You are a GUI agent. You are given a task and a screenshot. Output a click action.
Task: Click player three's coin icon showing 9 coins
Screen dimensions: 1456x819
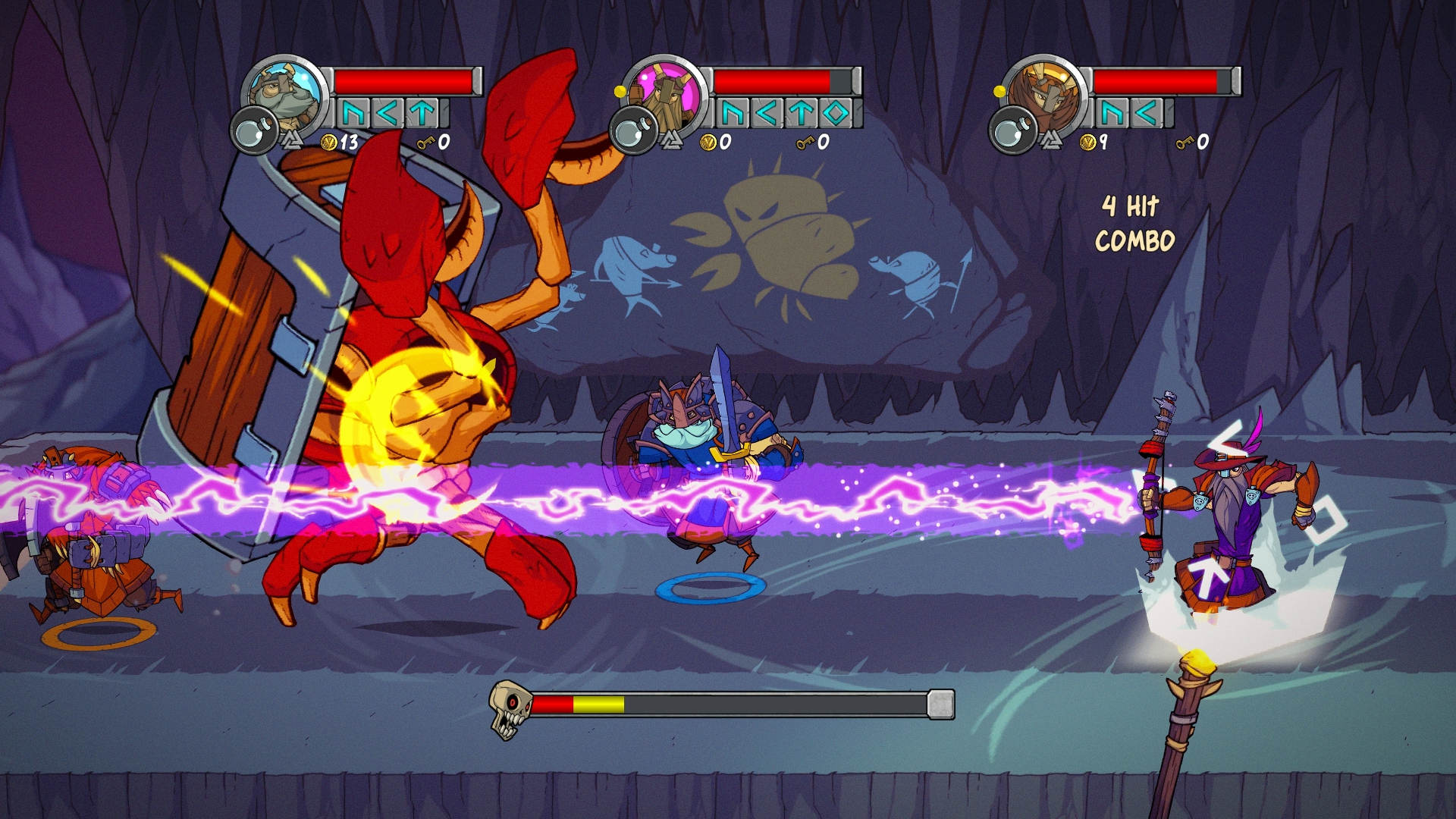coord(1087,143)
